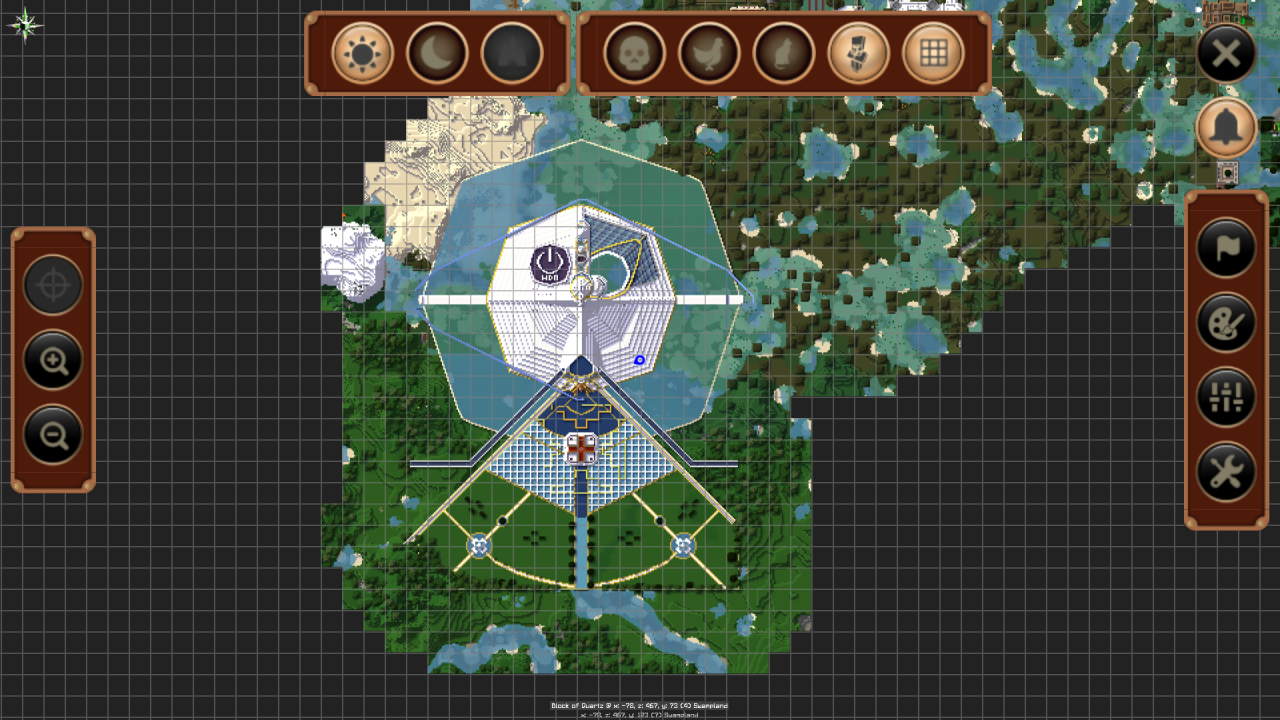Switch to the moon night map view
Viewport: 1280px width, 720px height.
tap(437, 53)
